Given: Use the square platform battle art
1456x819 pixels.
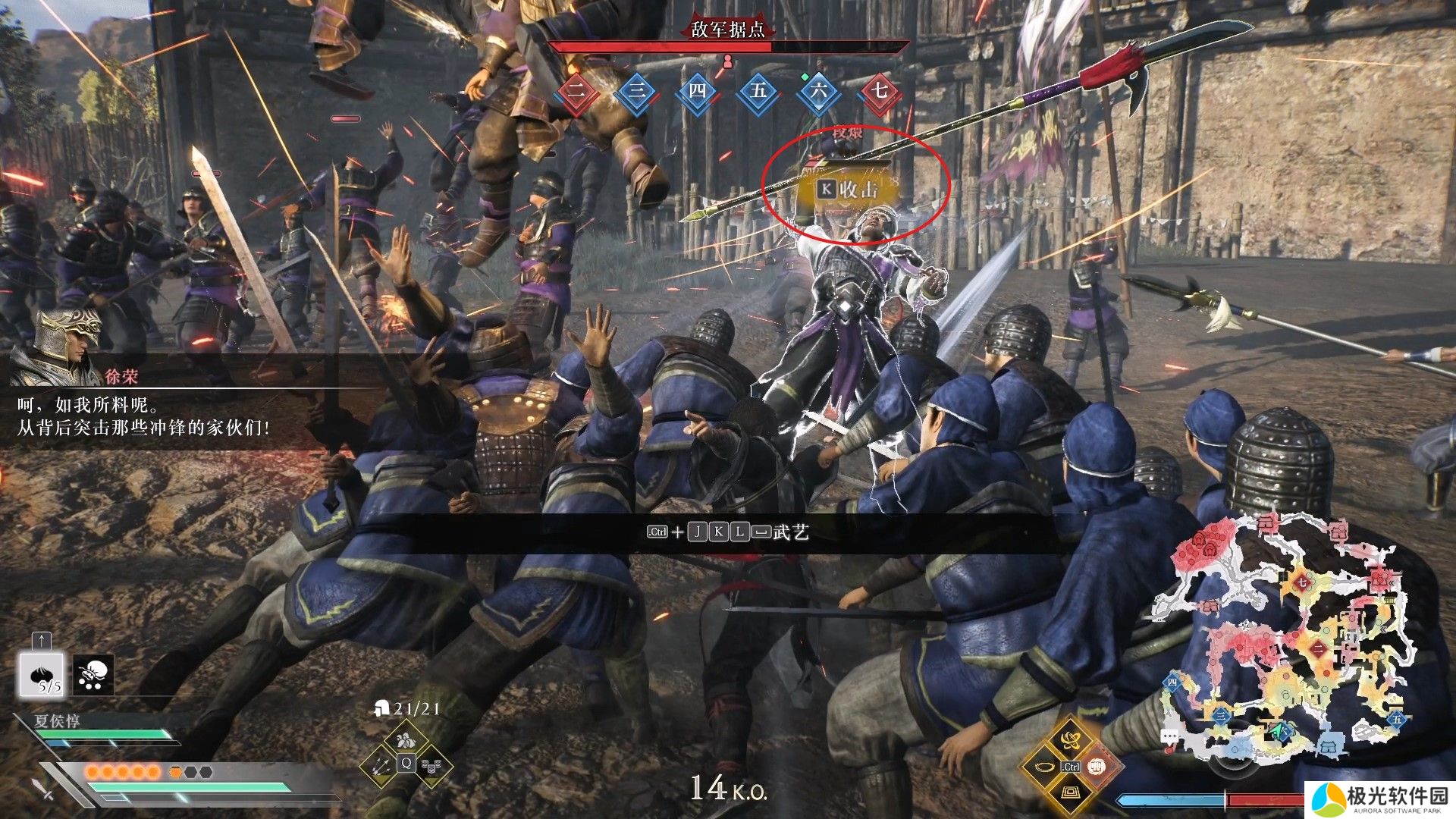Looking at the screenshot, I should [1070, 794].
